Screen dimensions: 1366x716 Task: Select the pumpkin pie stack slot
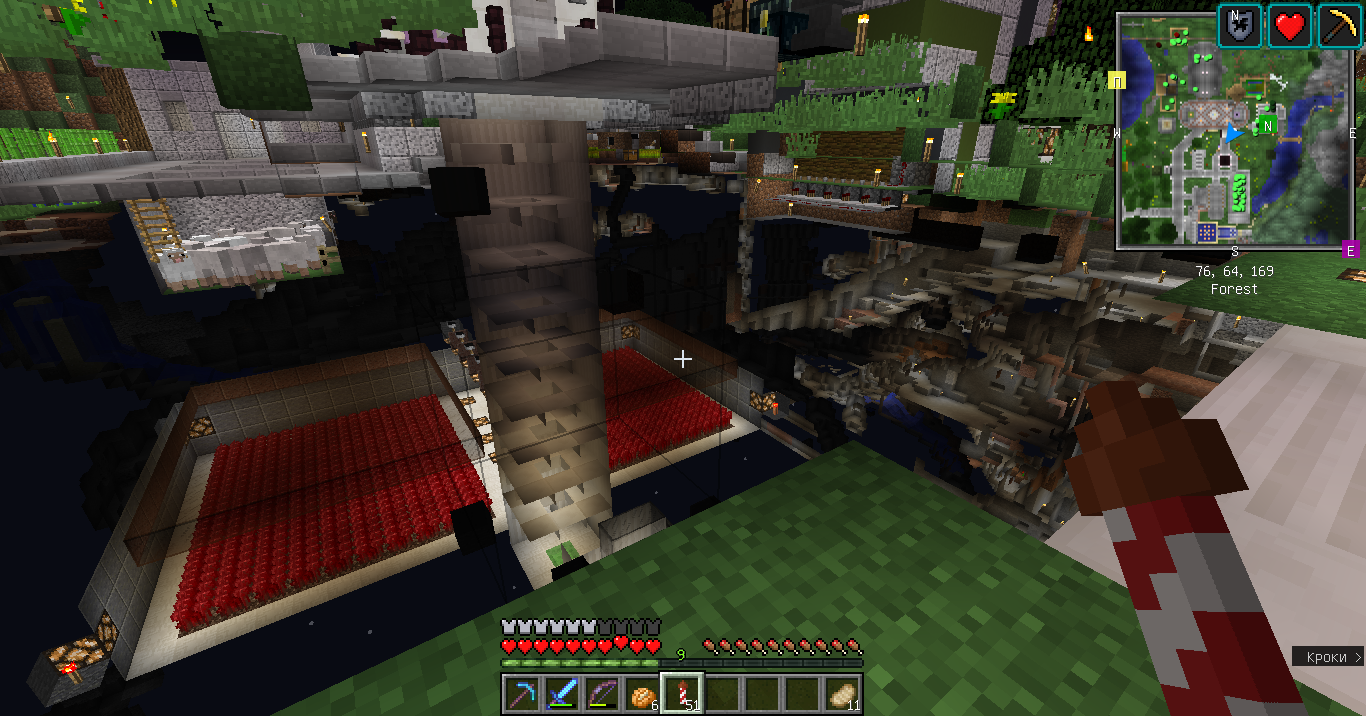pos(642,692)
